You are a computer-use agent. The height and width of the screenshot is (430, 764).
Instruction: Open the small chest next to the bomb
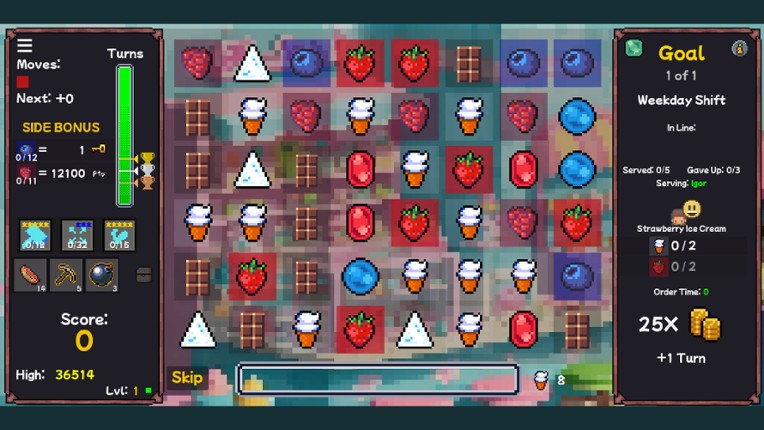point(143,275)
